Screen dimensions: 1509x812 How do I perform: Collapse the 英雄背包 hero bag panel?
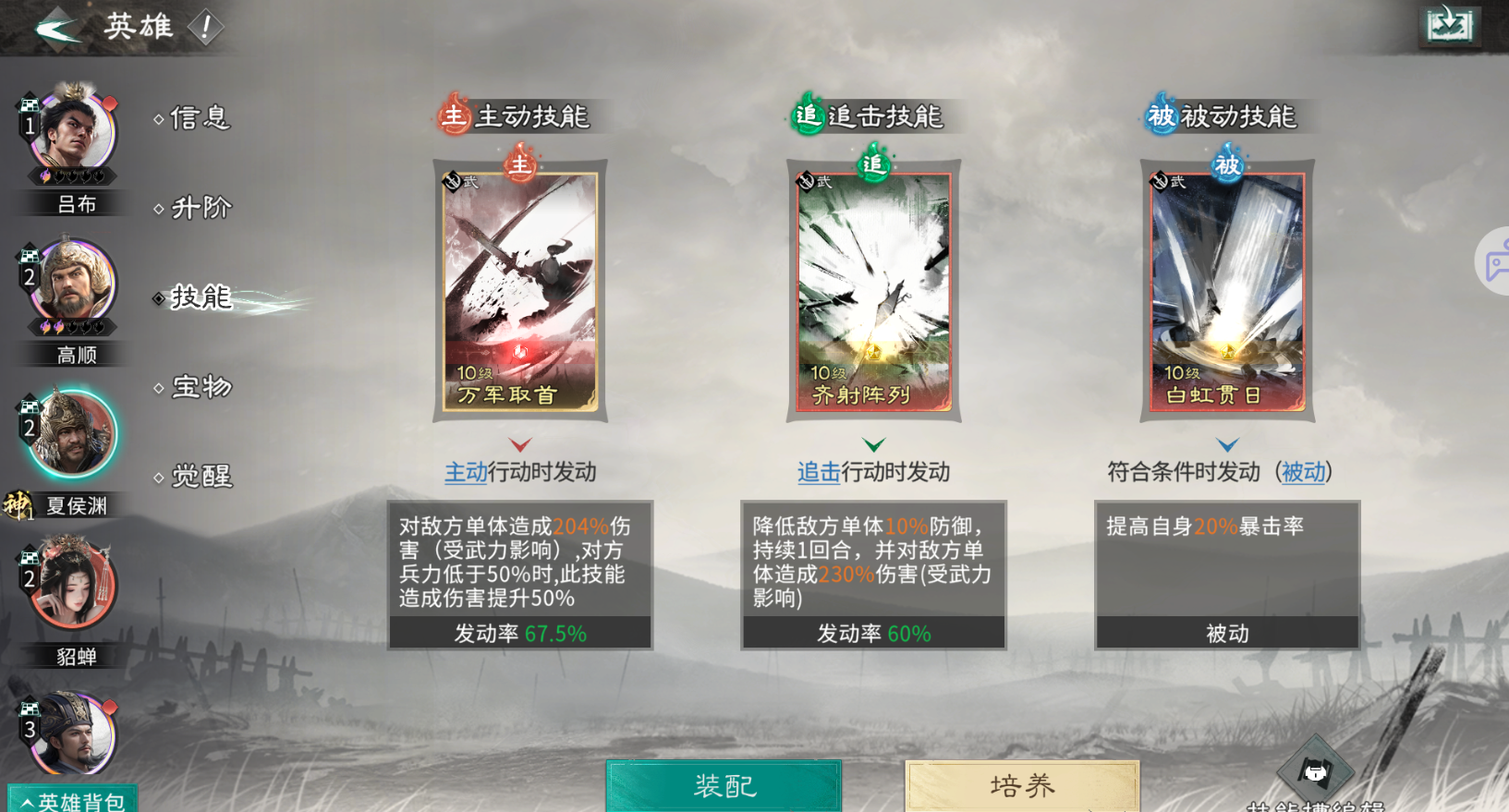click(x=73, y=802)
